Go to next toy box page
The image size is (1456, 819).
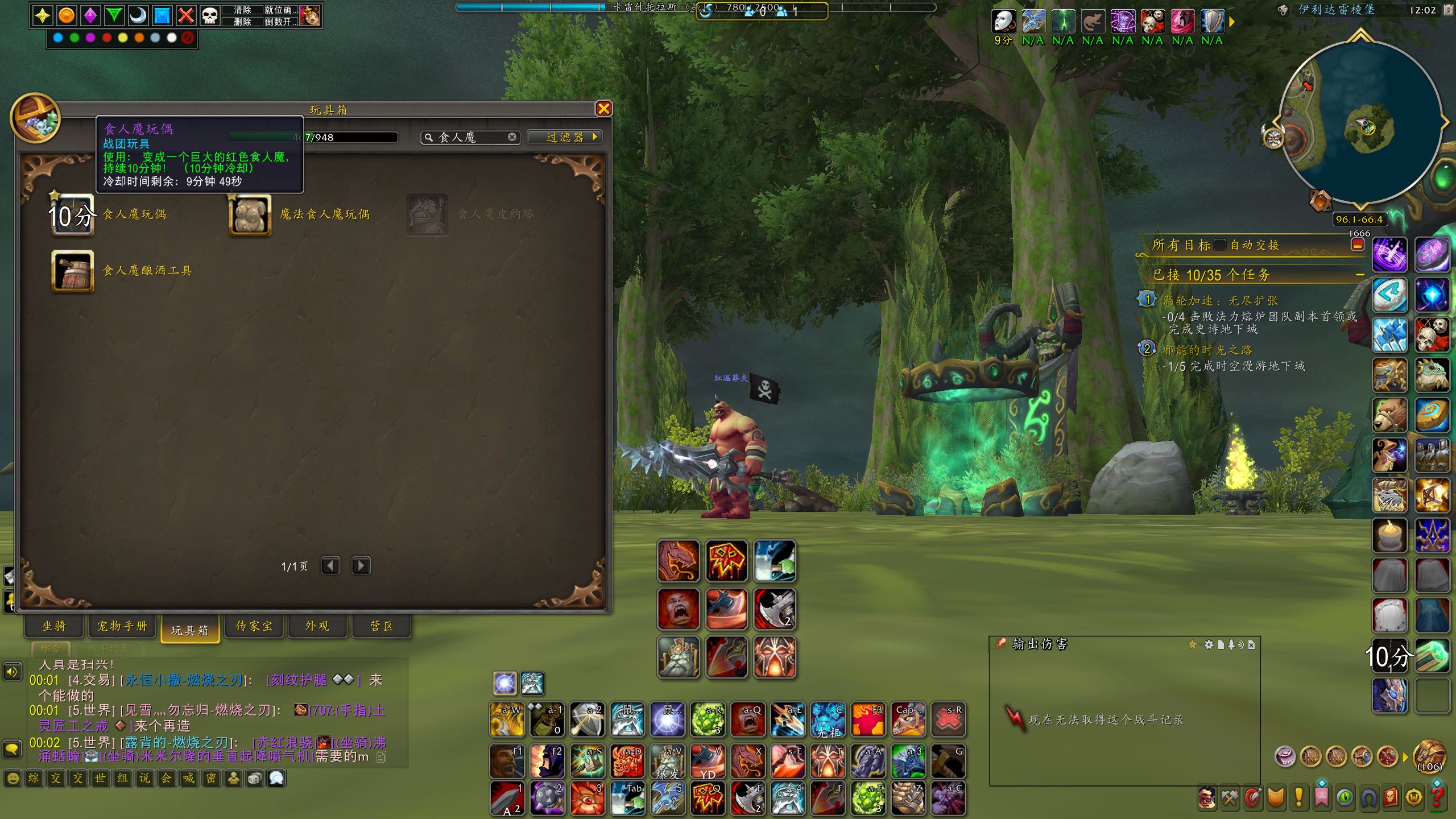pos(361,566)
